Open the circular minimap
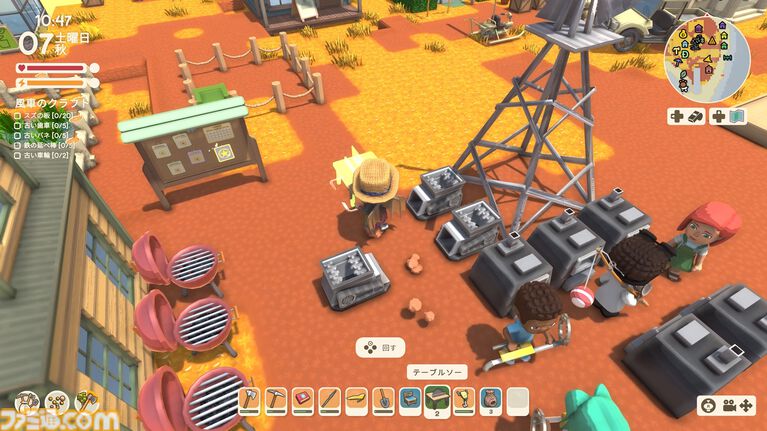767x431 pixels. (707, 57)
